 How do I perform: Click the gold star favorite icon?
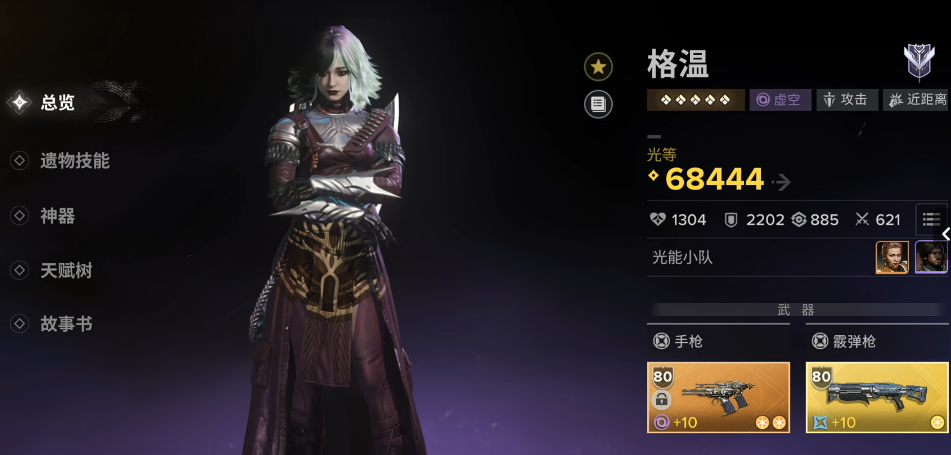598,67
